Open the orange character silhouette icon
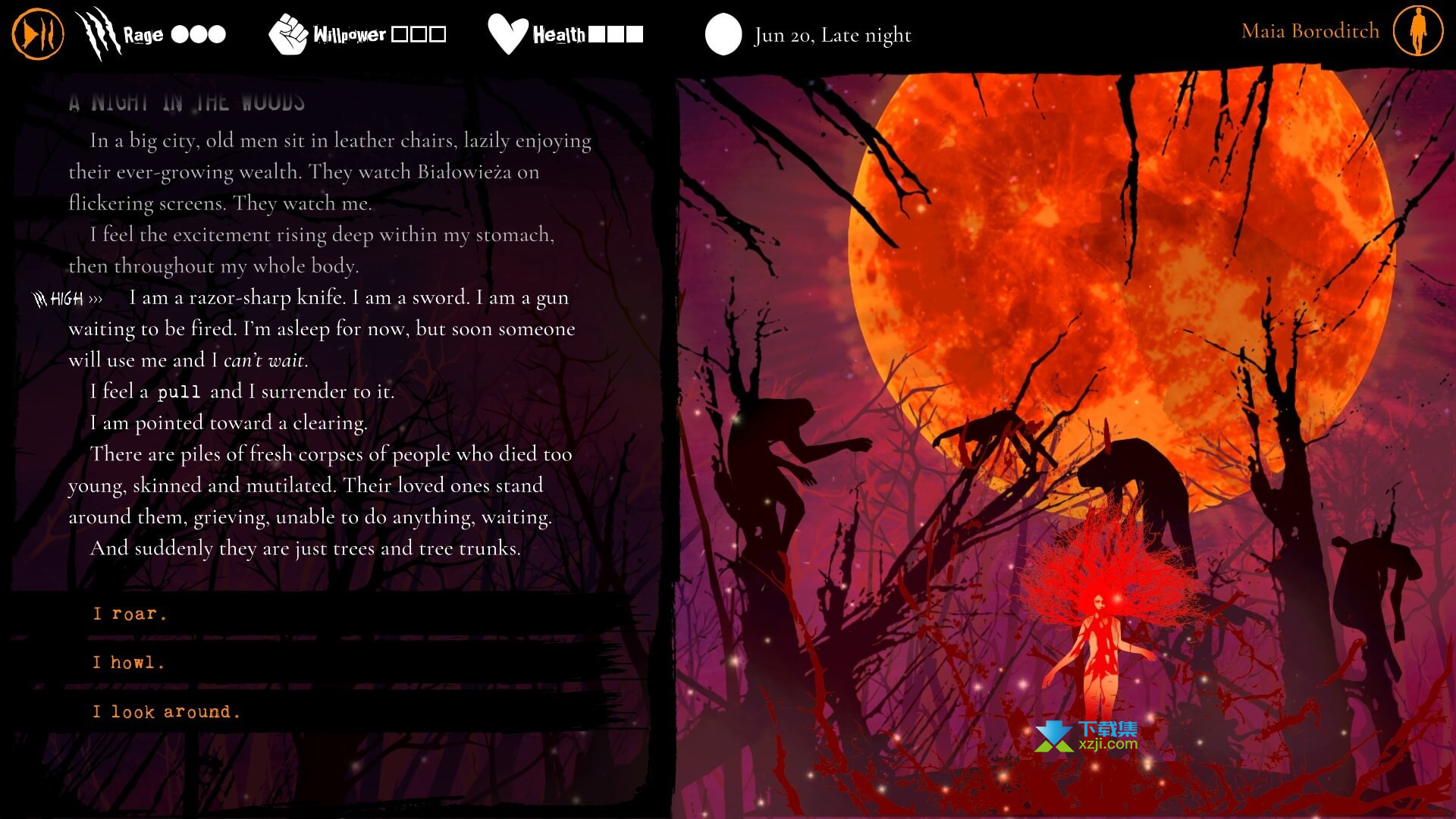The height and width of the screenshot is (819, 1456). tap(1417, 31)
